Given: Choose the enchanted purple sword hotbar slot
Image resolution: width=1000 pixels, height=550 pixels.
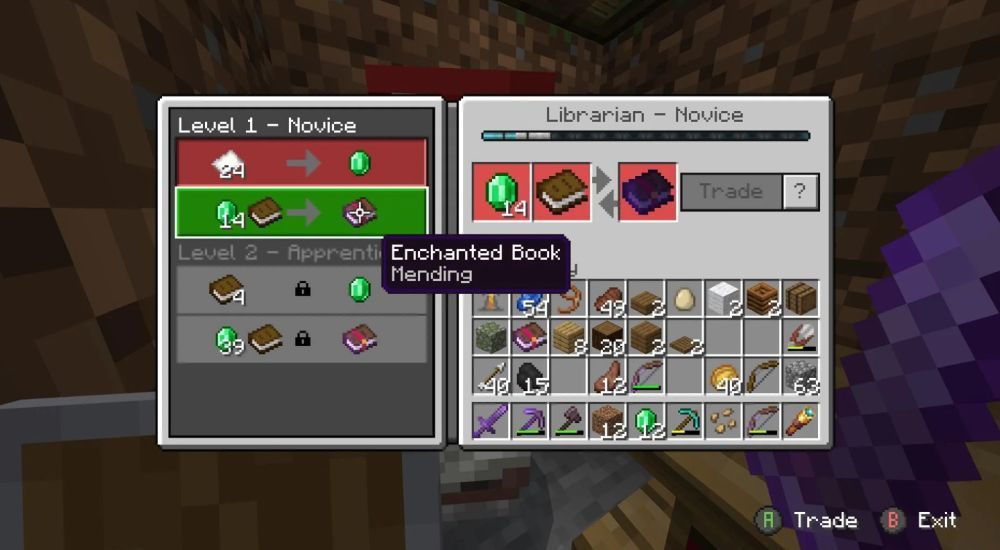Looking at the screenshot, I should tap(492, 420).
